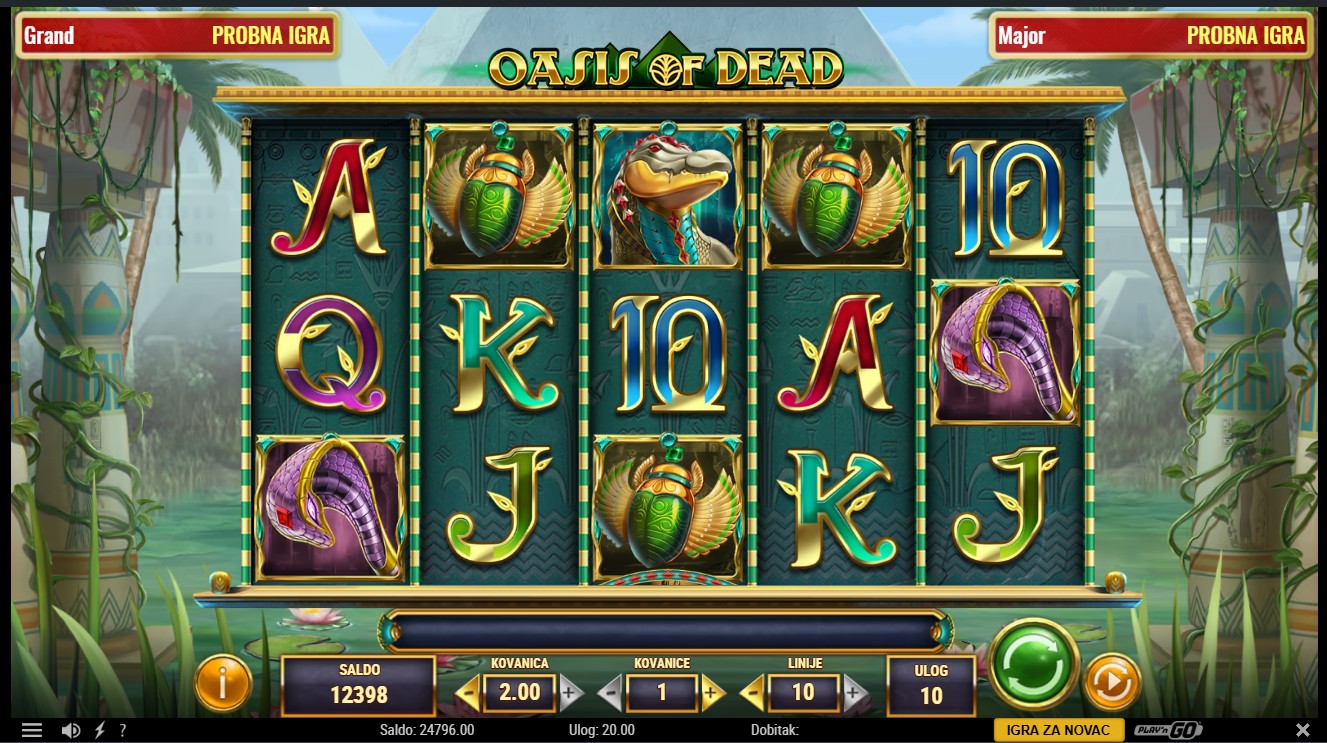Add more Linije paylines
Viewport: 1327px width, 743px height.
853,692
